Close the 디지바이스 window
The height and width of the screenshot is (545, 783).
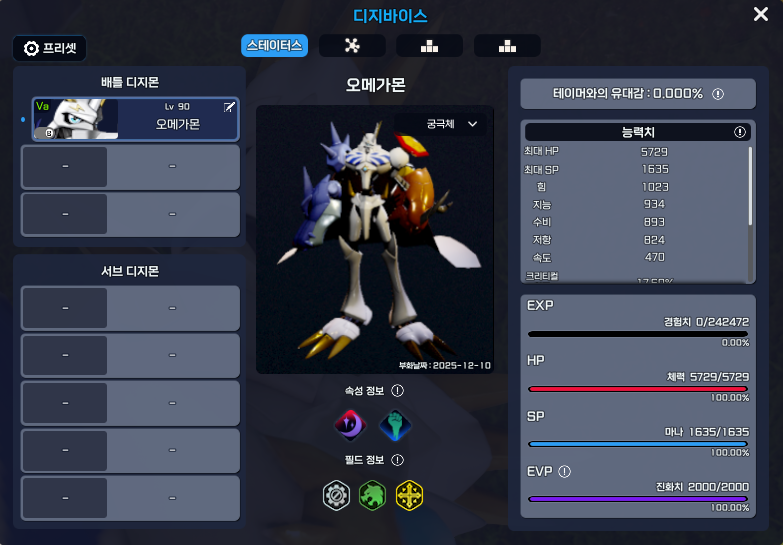point(761,14)
